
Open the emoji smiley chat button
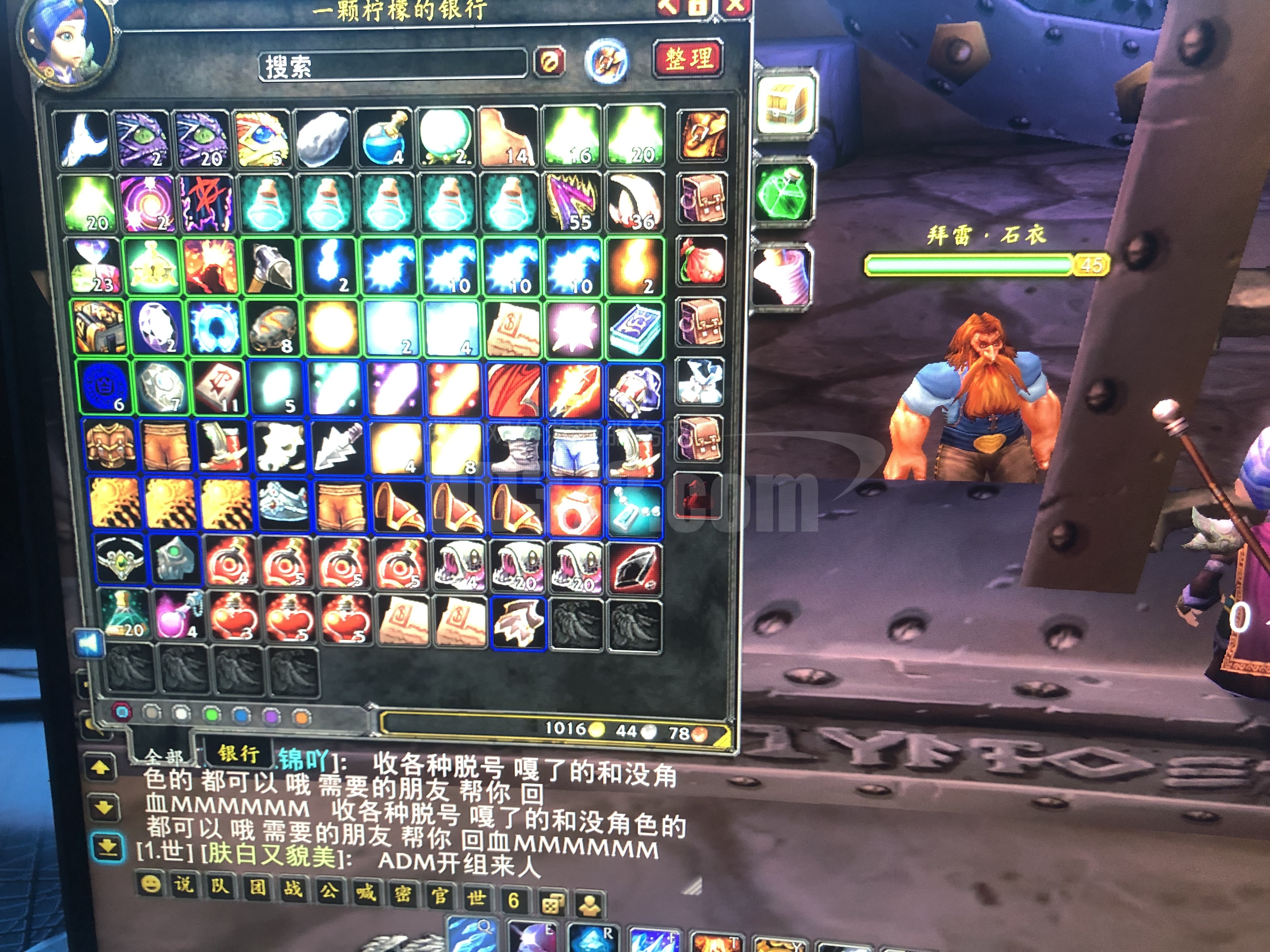click(x=150, y=883)
